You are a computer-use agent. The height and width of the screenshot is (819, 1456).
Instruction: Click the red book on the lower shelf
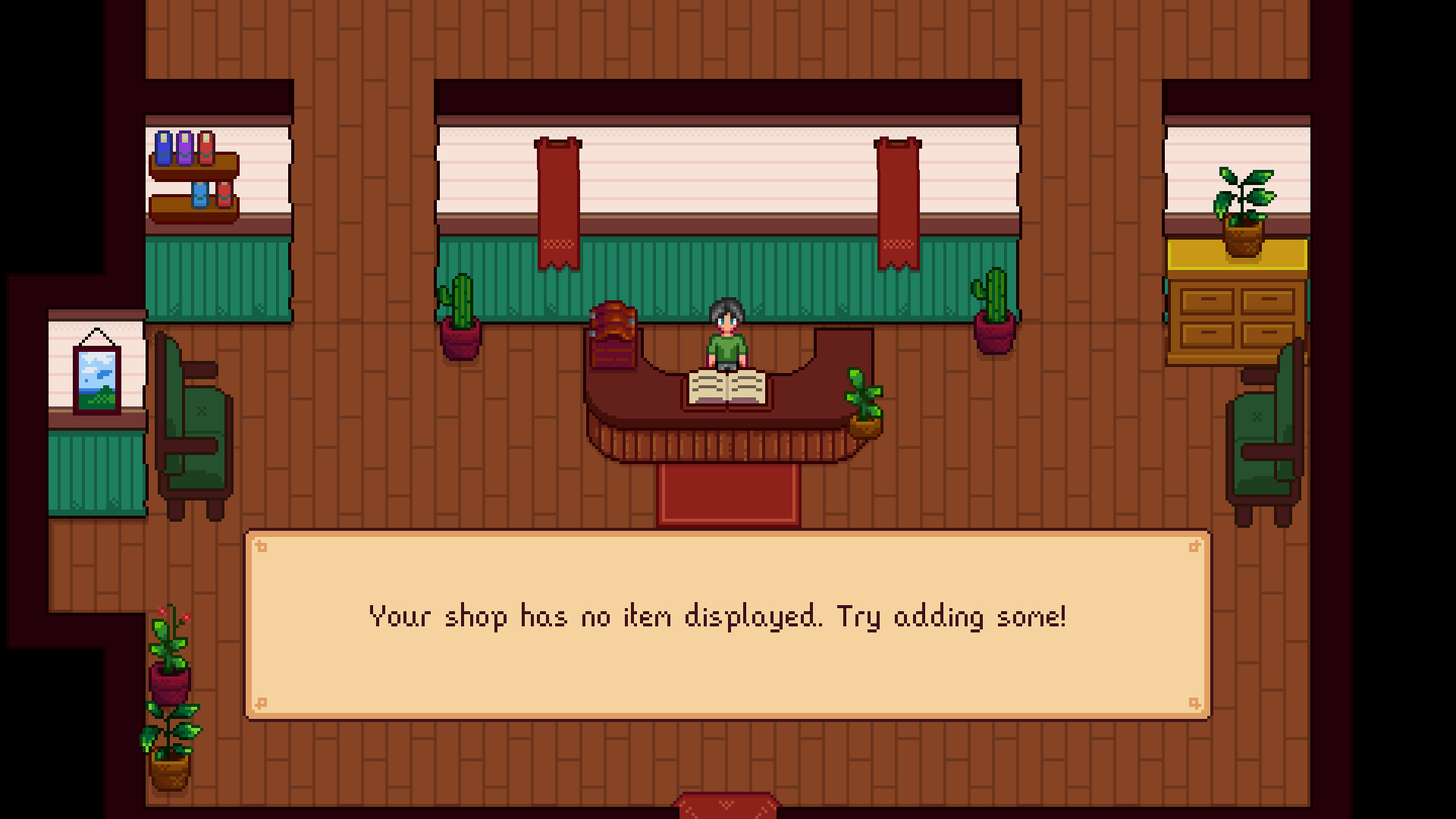(225, 196)
